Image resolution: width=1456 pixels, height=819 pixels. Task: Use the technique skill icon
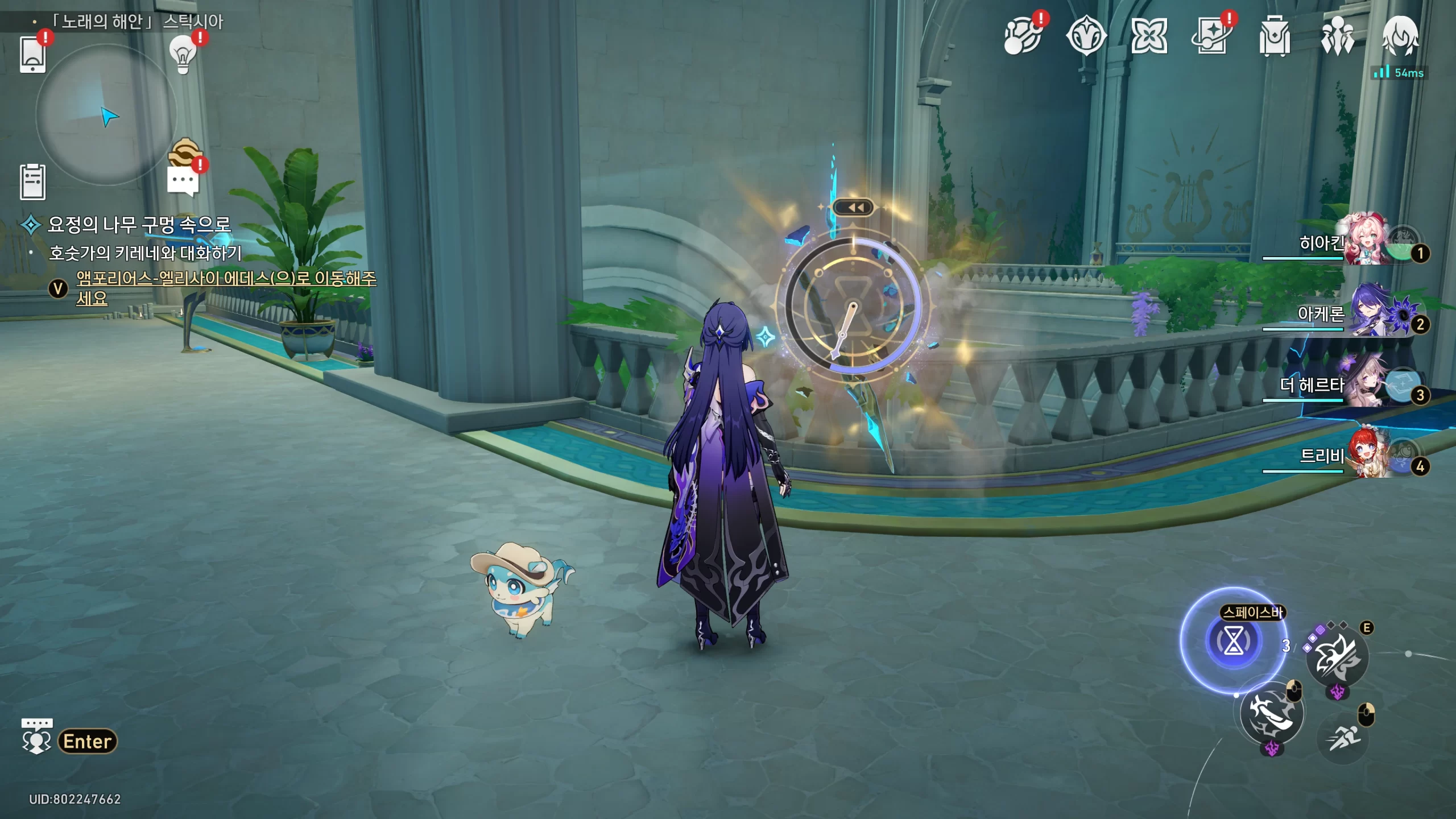tap(1337, 659)
